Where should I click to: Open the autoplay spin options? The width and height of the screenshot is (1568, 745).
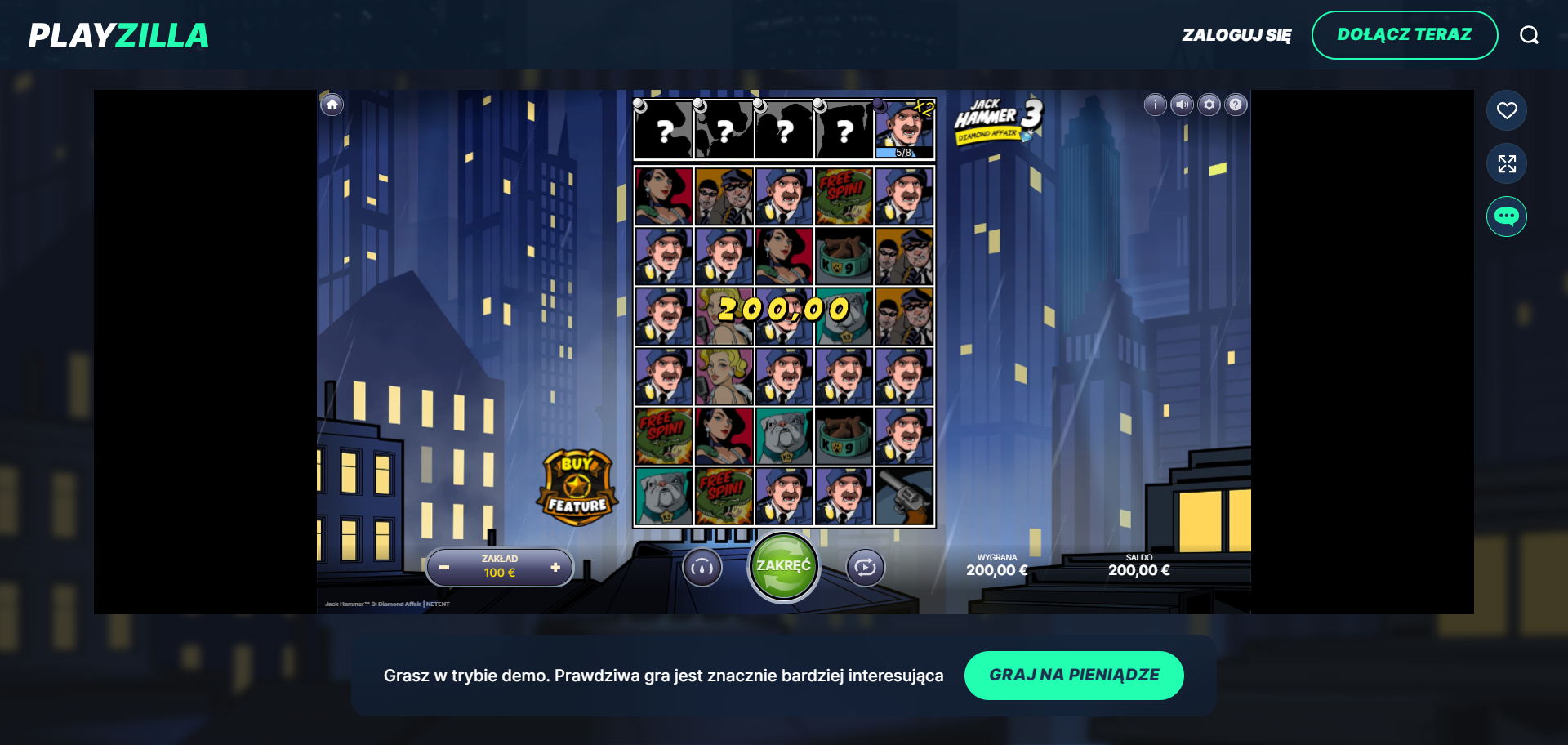(866, 566)
